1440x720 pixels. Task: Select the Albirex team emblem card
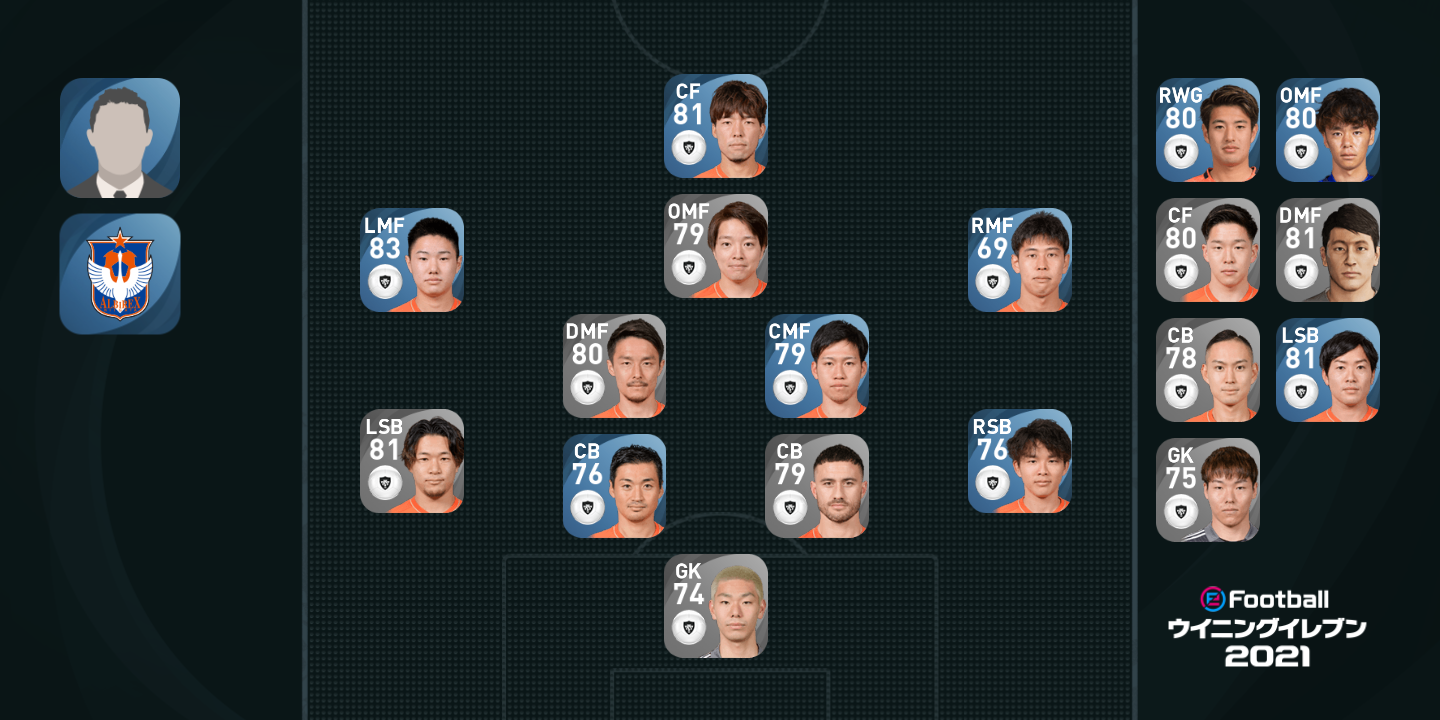120,273
